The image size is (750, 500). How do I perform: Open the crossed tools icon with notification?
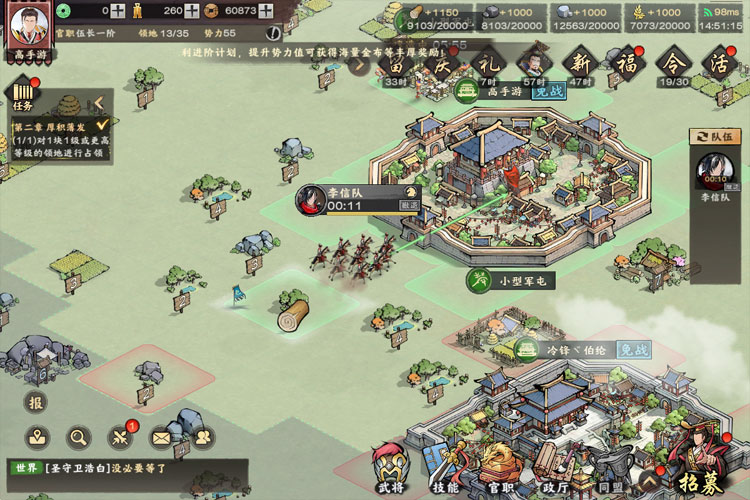[x=120, y=437]
